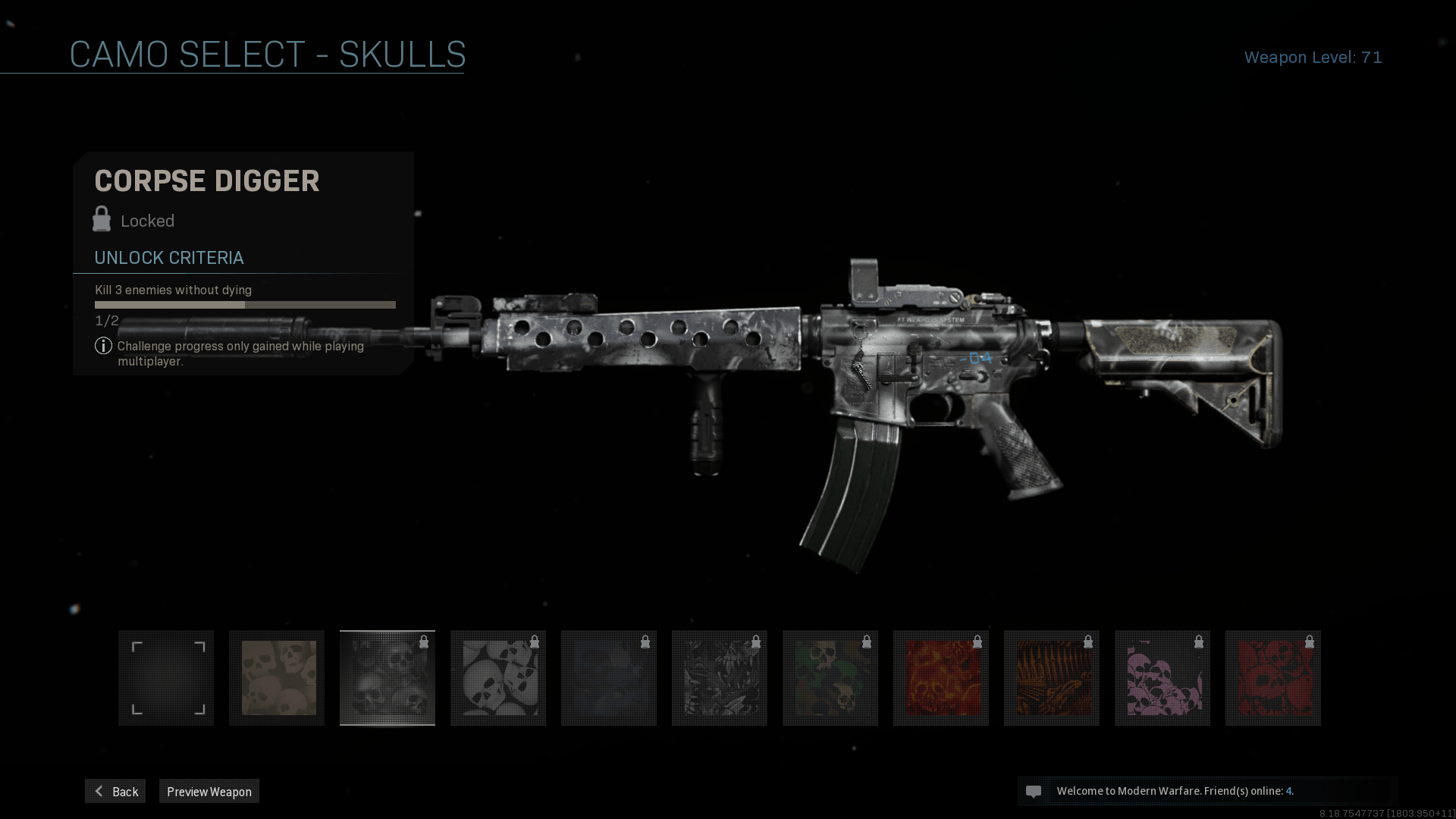Select the dark gray Corpse Digger camo
The image size is (1456, 819).
click(x=388, y=678)
